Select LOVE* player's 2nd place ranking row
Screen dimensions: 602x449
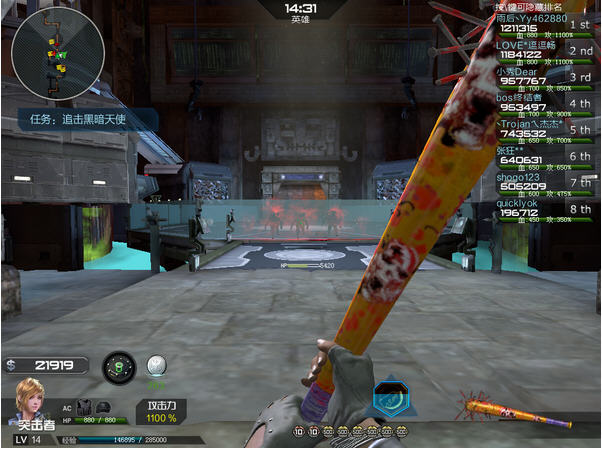pyautogui.click(x=543, y=51)
